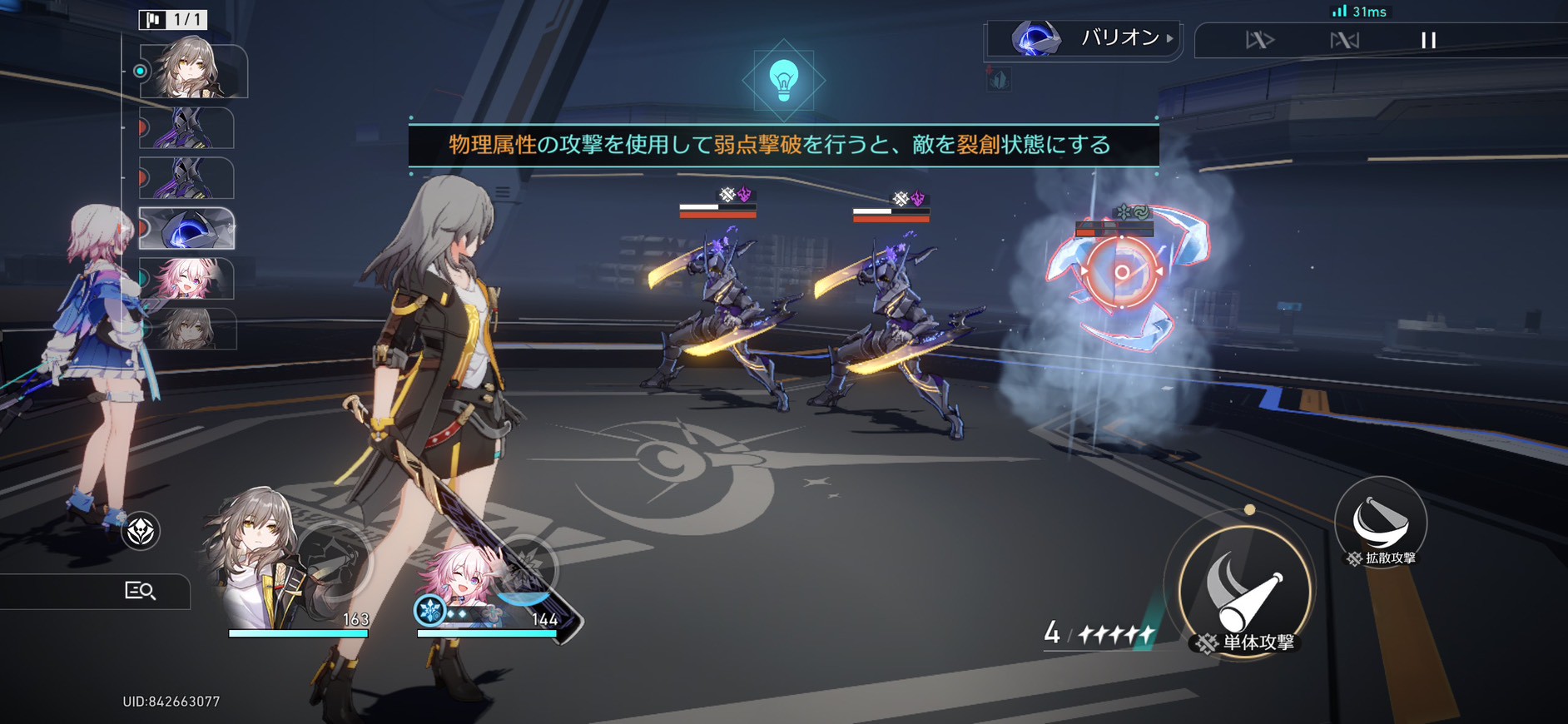Screen dimensions: 1568x724
Task: Open enemy info for バリオン
Action: 1084,38
